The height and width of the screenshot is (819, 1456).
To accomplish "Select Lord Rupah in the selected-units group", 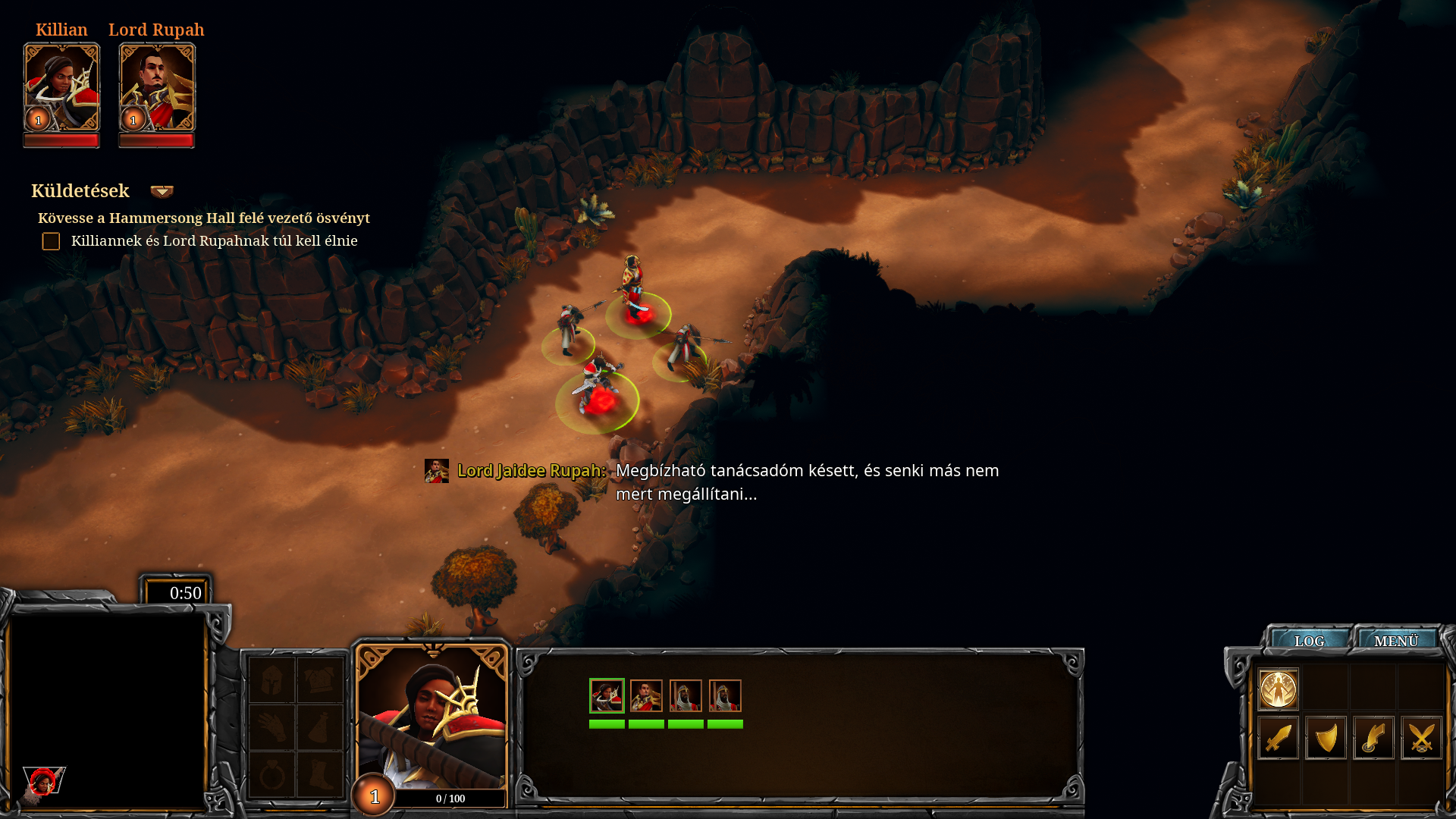I will [646, 695].
